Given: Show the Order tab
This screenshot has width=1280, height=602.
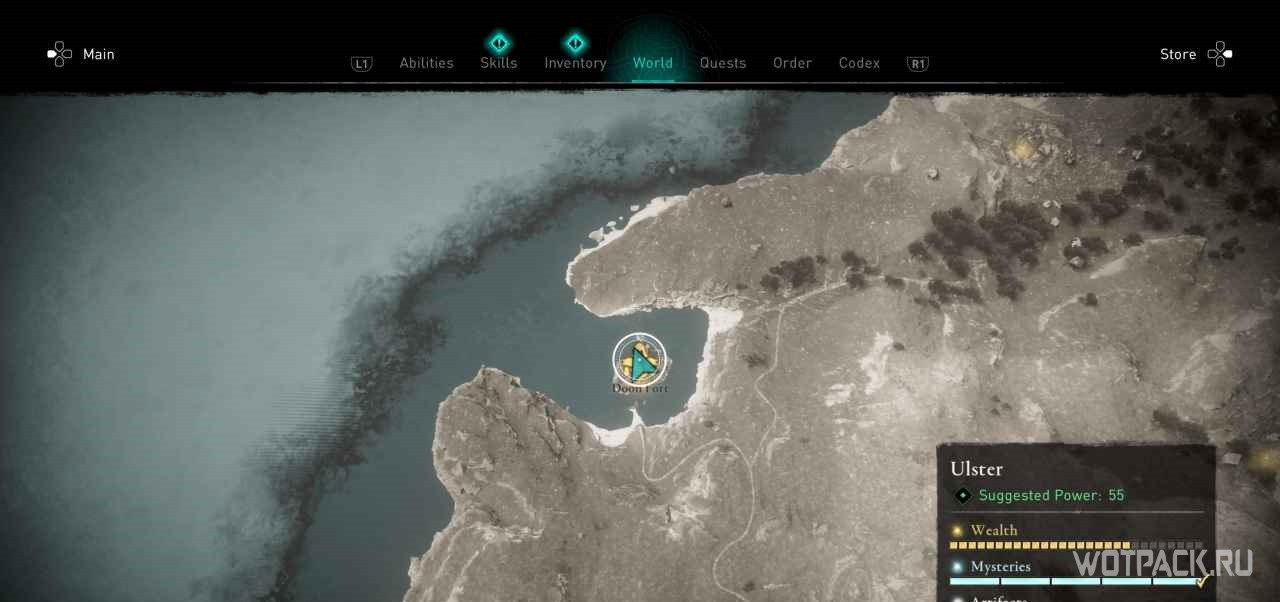Looking at the screenshot, I should (792, 63).
